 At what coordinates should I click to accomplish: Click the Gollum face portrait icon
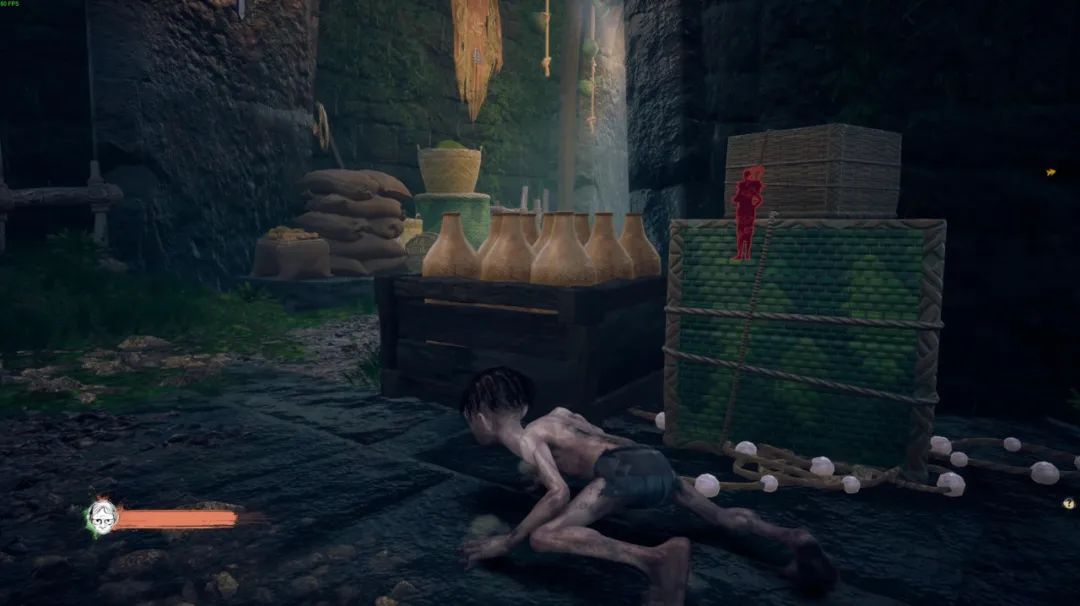[102, 516]
